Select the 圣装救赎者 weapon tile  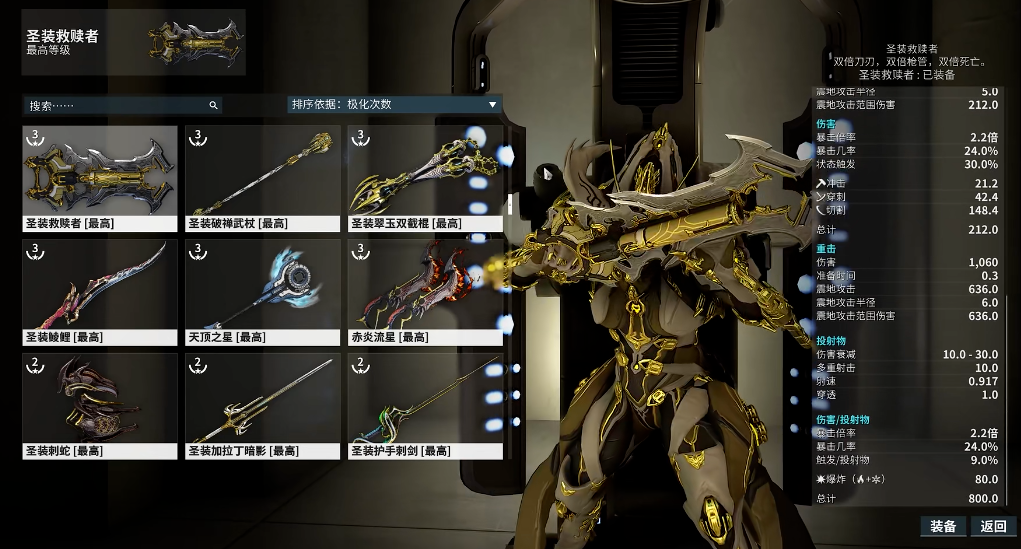point(100,178)
